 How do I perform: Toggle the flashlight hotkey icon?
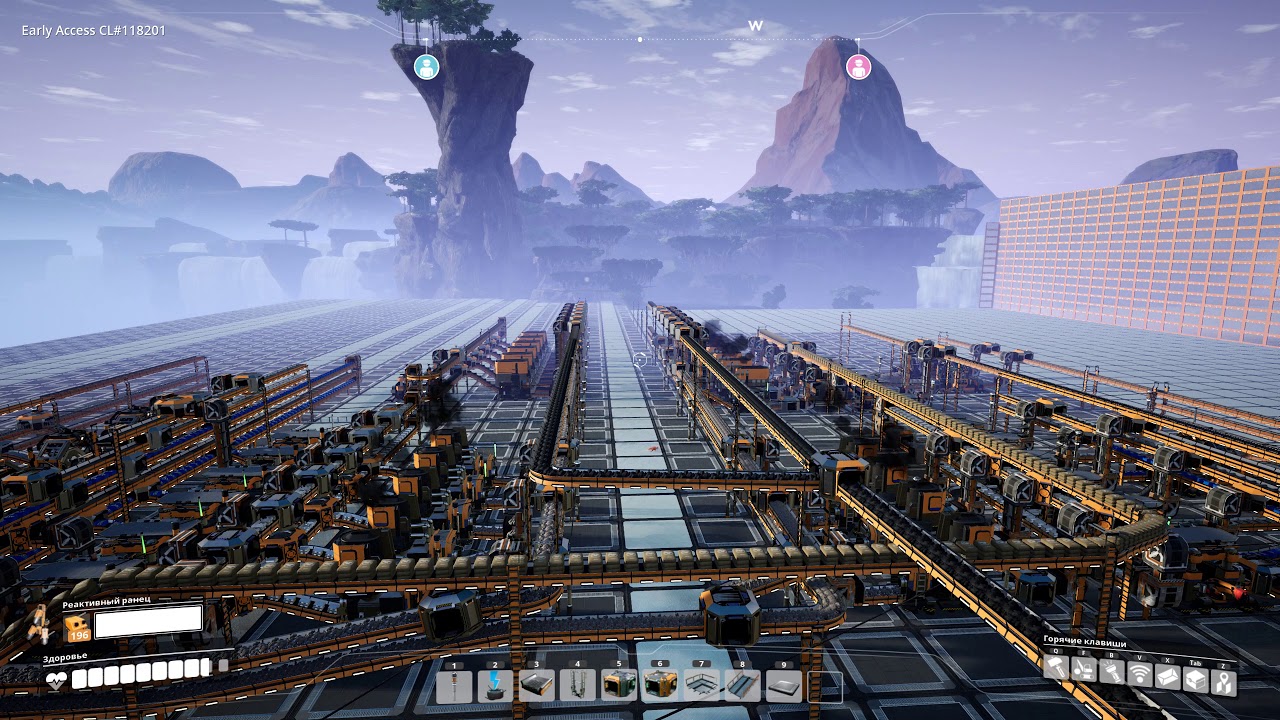(x=1111, y=670)
